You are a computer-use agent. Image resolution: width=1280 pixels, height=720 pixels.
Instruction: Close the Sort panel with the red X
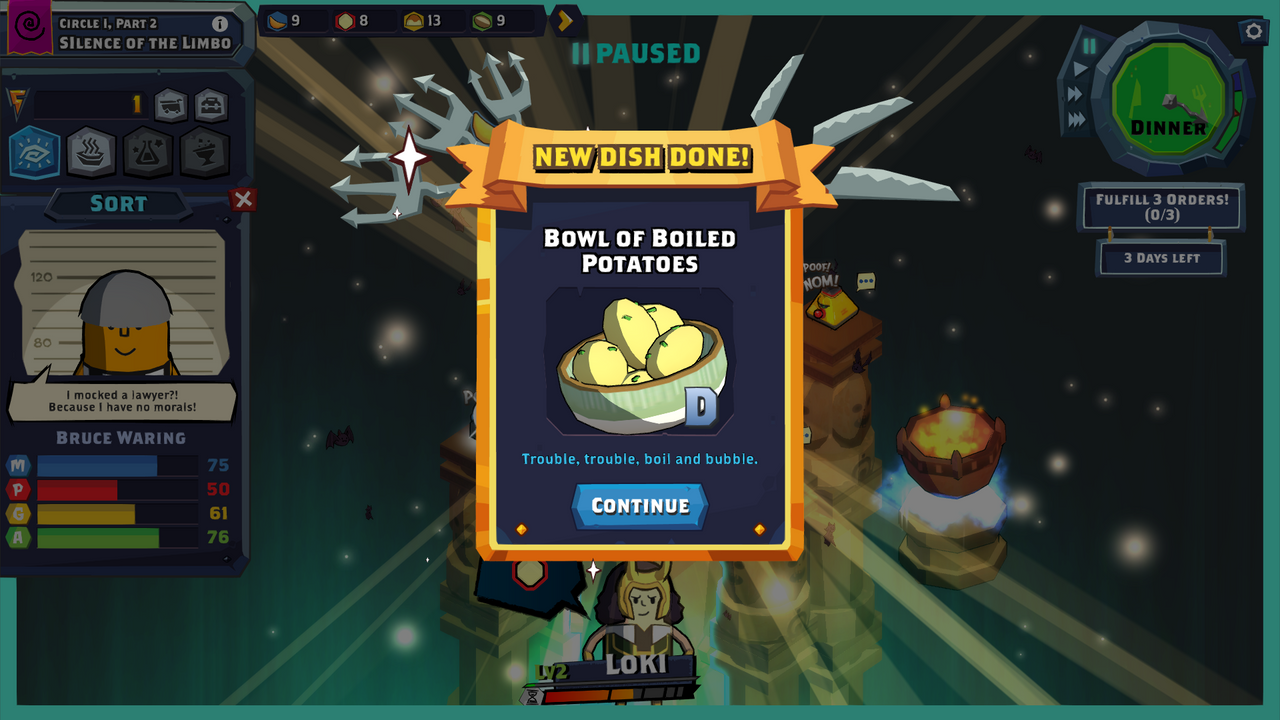tap(243, 199)
